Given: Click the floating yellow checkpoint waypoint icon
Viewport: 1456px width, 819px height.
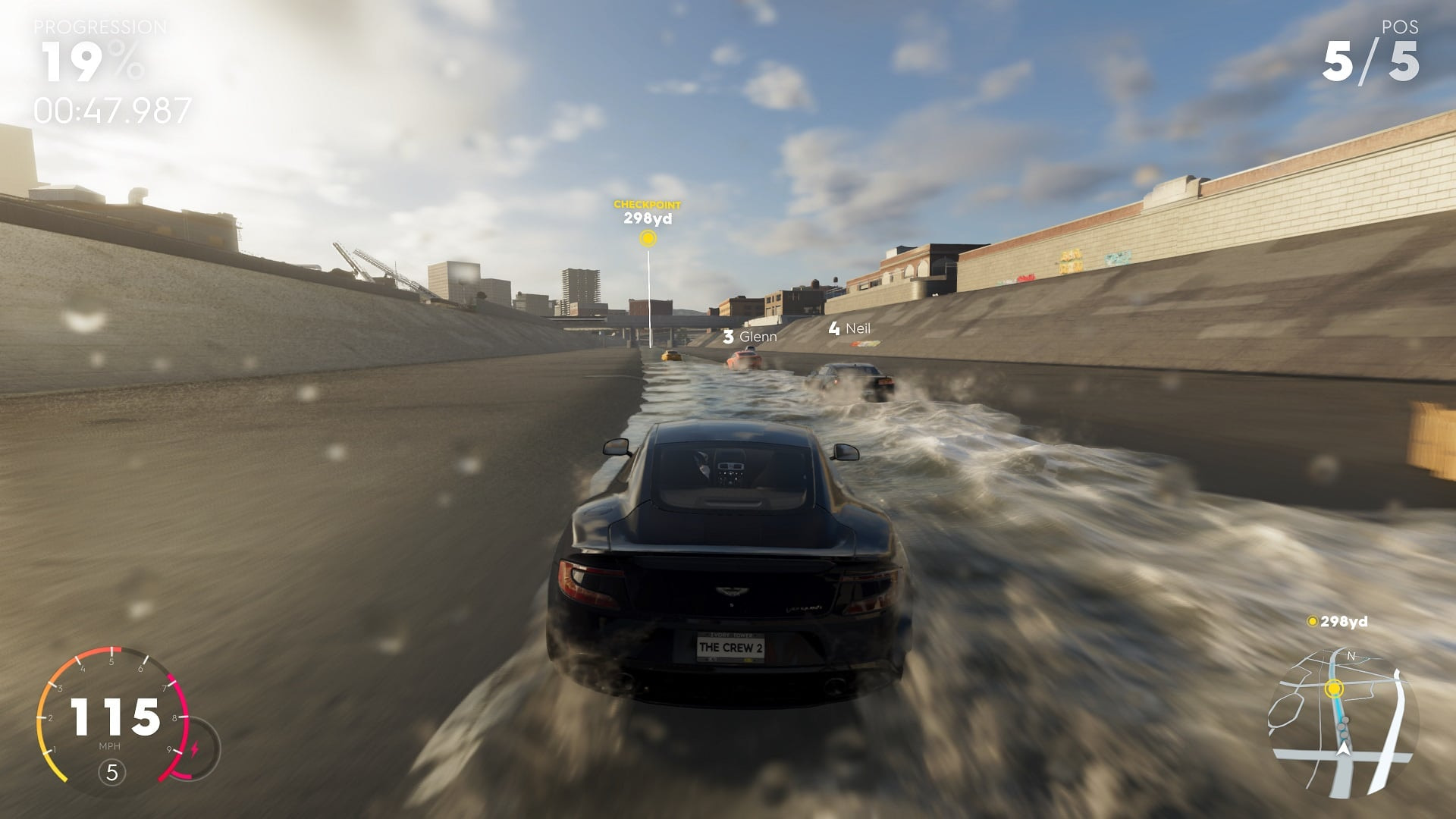Looking at the screenshot, I should click(x=648, y=239).
